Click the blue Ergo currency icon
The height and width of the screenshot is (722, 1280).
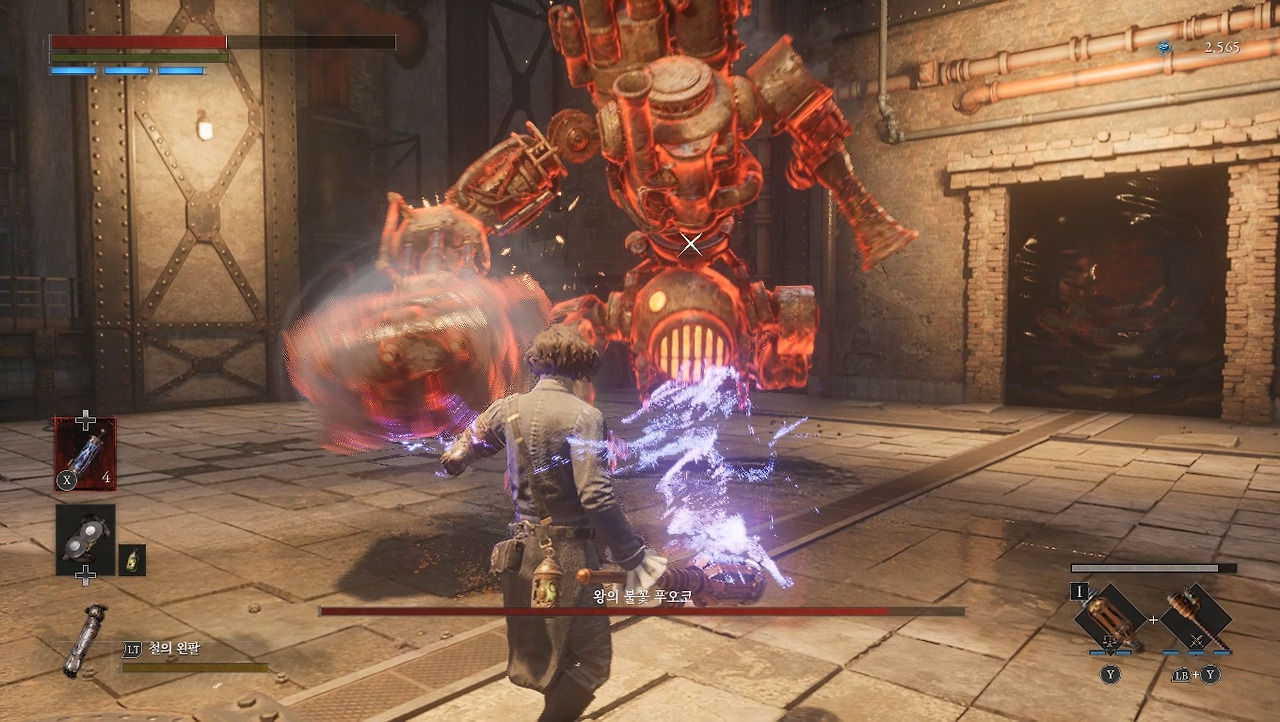pos(1163,48)
